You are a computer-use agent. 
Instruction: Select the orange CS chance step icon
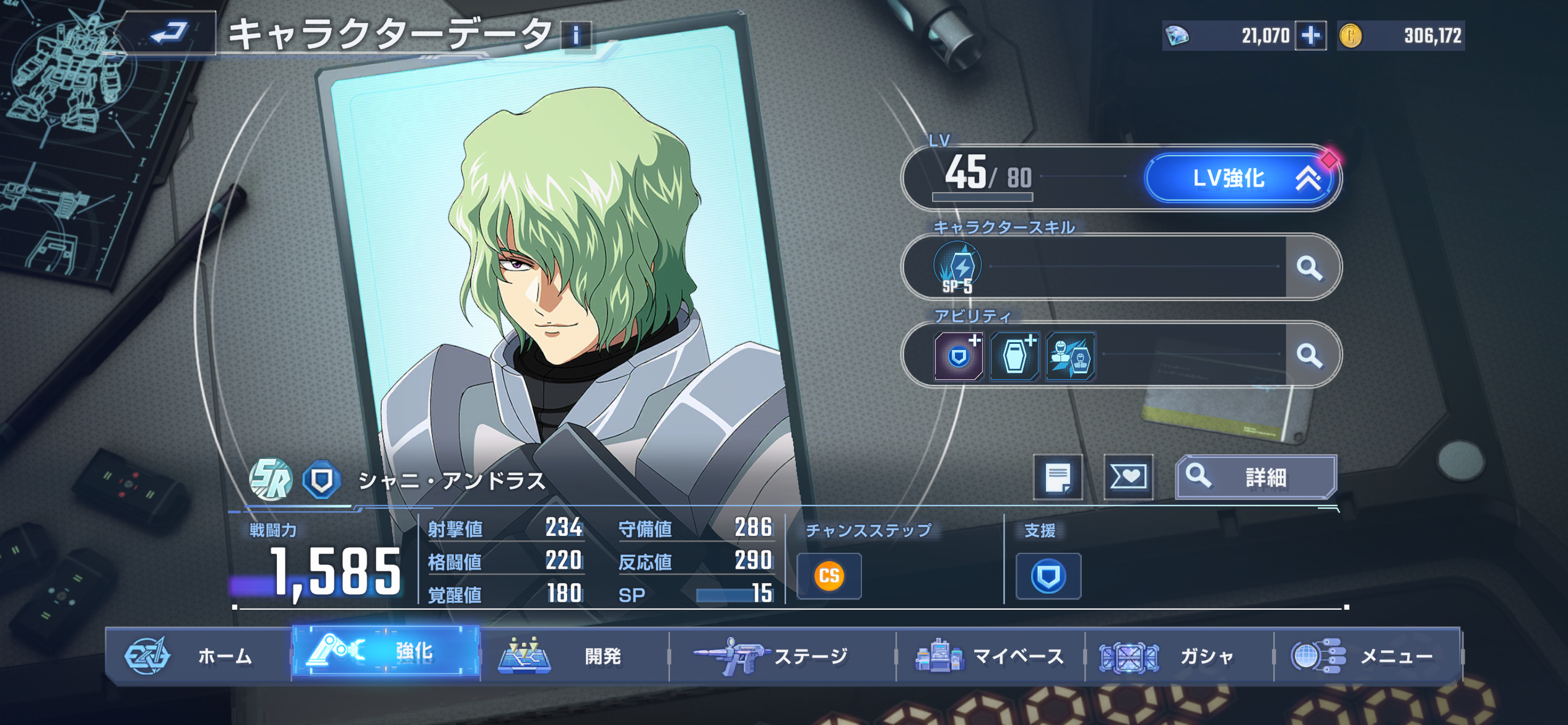[x=829, y=576]
